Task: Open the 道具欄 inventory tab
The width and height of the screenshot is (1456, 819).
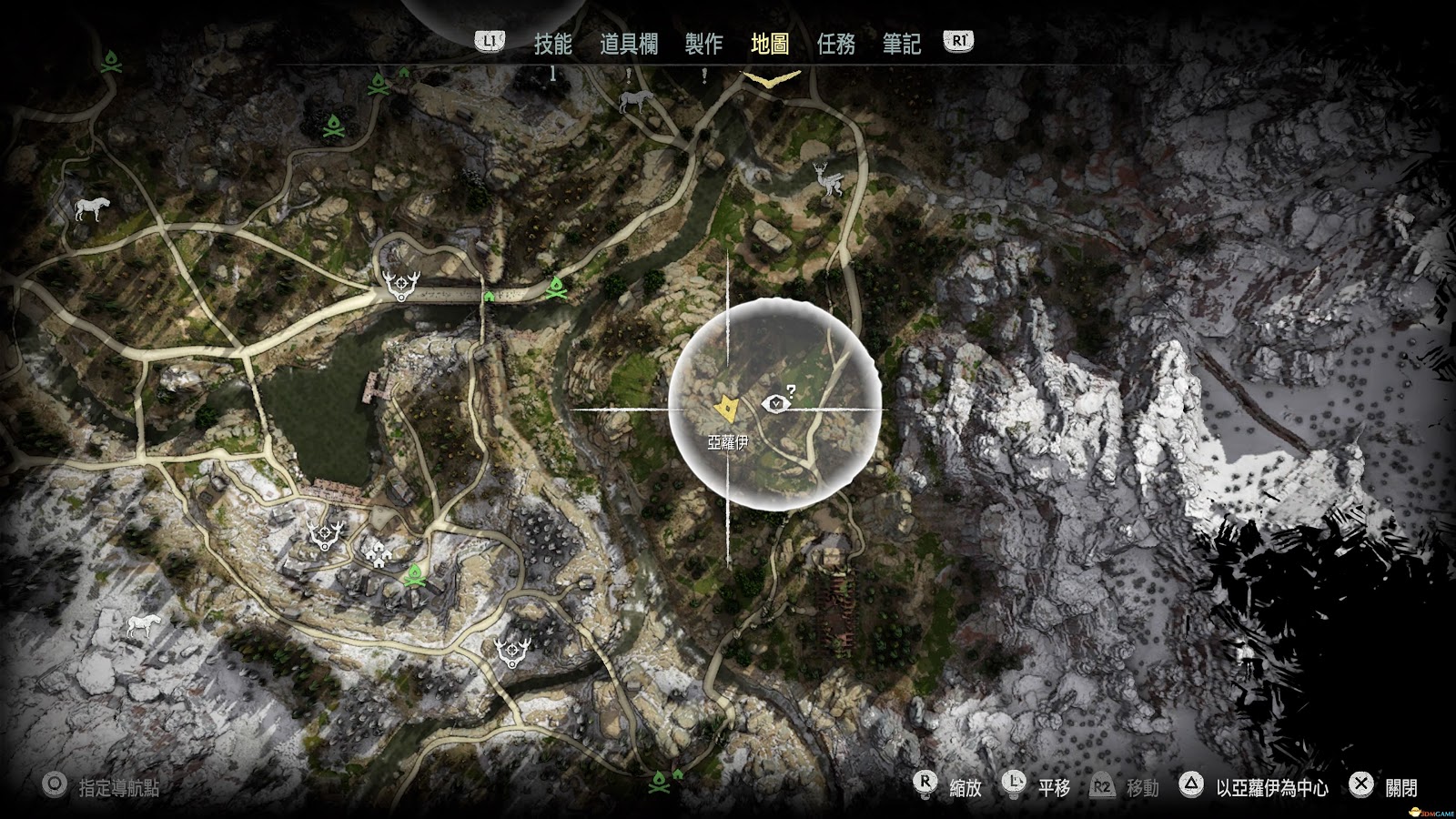Action: pyautogui.click(x=628, y=44)
